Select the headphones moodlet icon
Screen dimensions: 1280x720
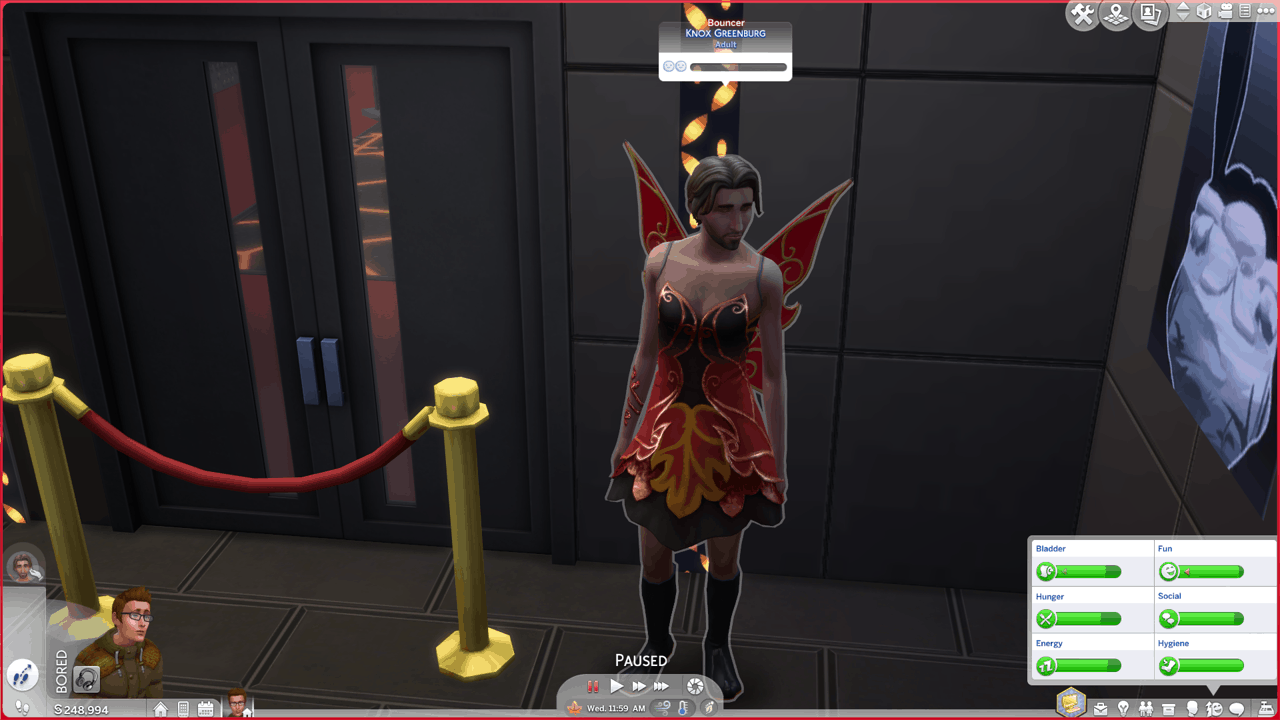[x=88, y=680]
